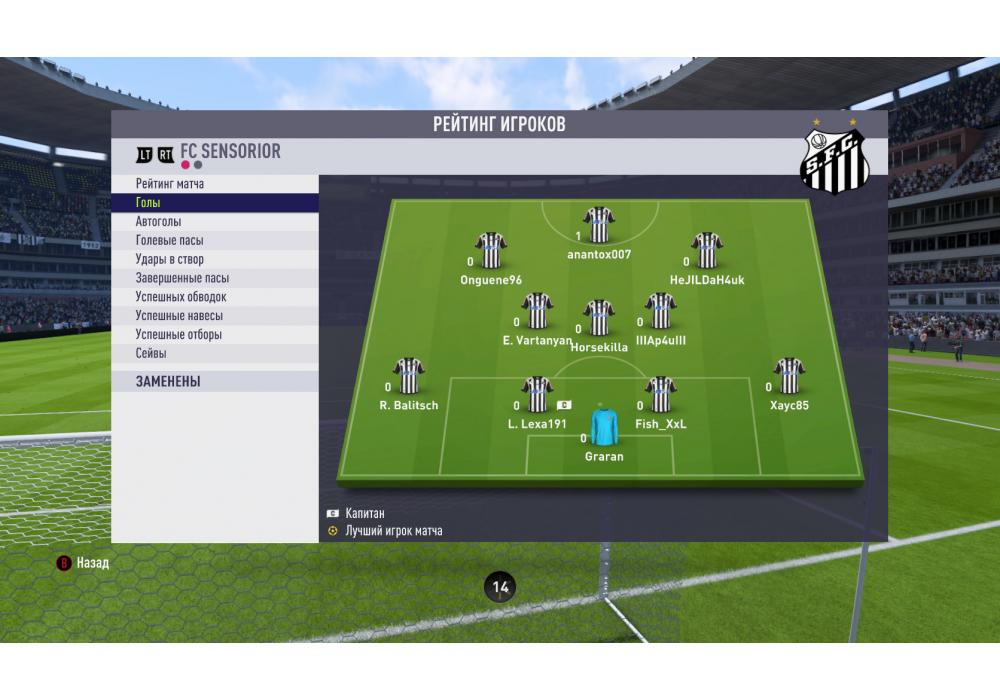
Task: Select player E. Vartanyan on the pitch
Action: (x=537, y=312)
